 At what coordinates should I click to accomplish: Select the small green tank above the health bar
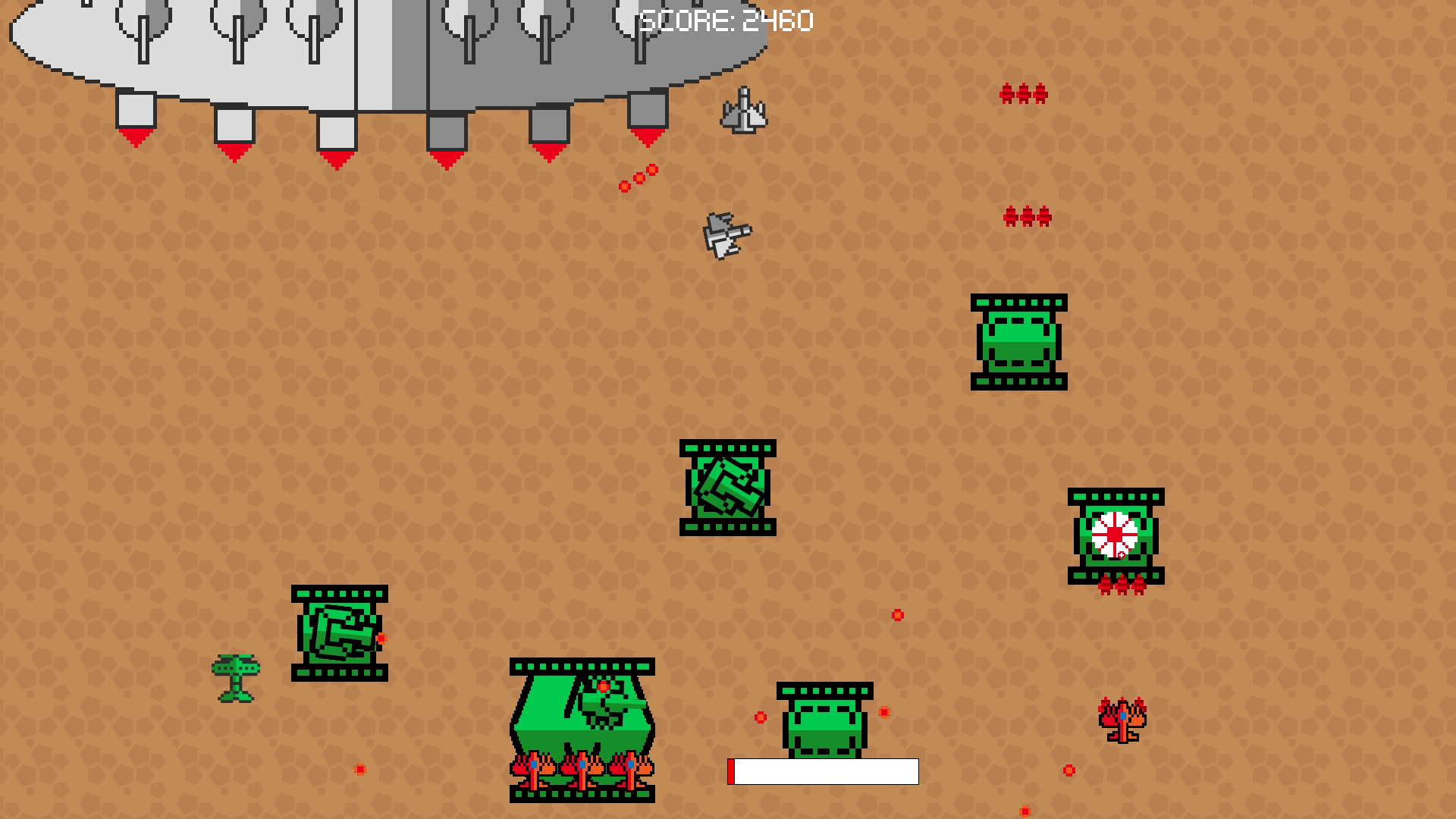pyautogui.click(x=824, y=728)
